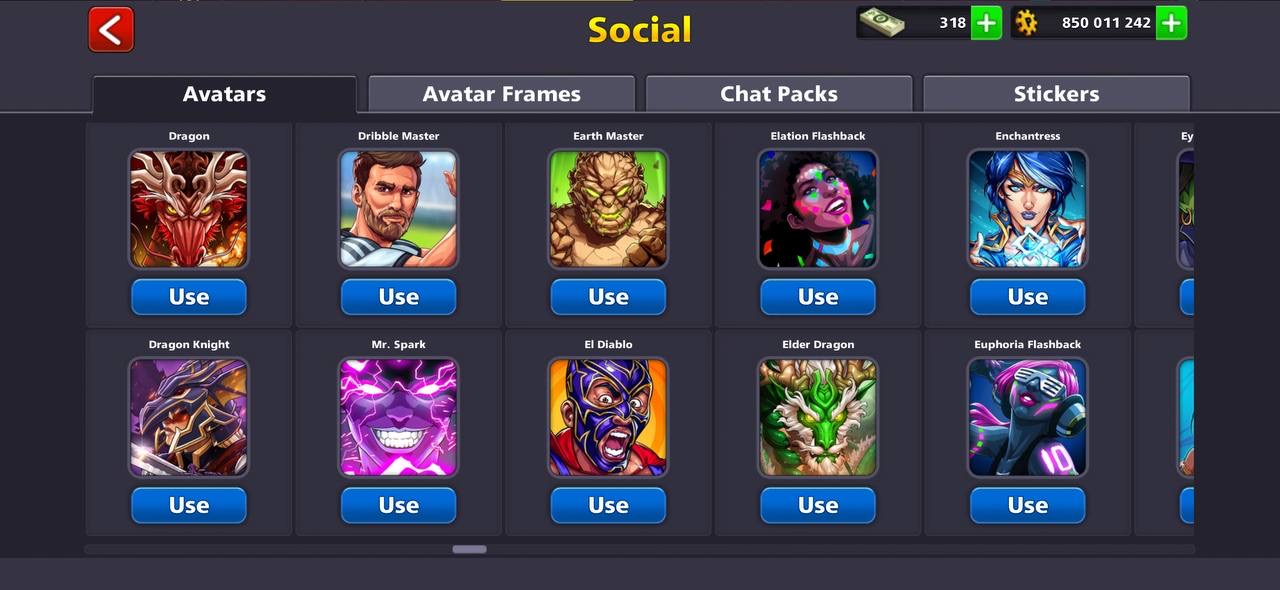
Task: Click the Enchantress avatar portrait
Action: [x=1027, y=209]
